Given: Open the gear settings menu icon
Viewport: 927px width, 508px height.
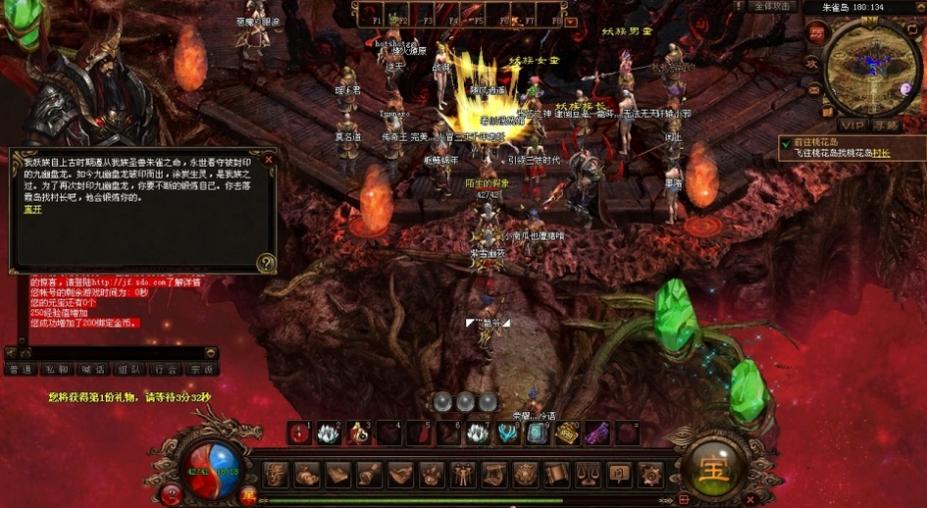Looking at the screenshot, I should pyautogui.click(x=651, y=473).
